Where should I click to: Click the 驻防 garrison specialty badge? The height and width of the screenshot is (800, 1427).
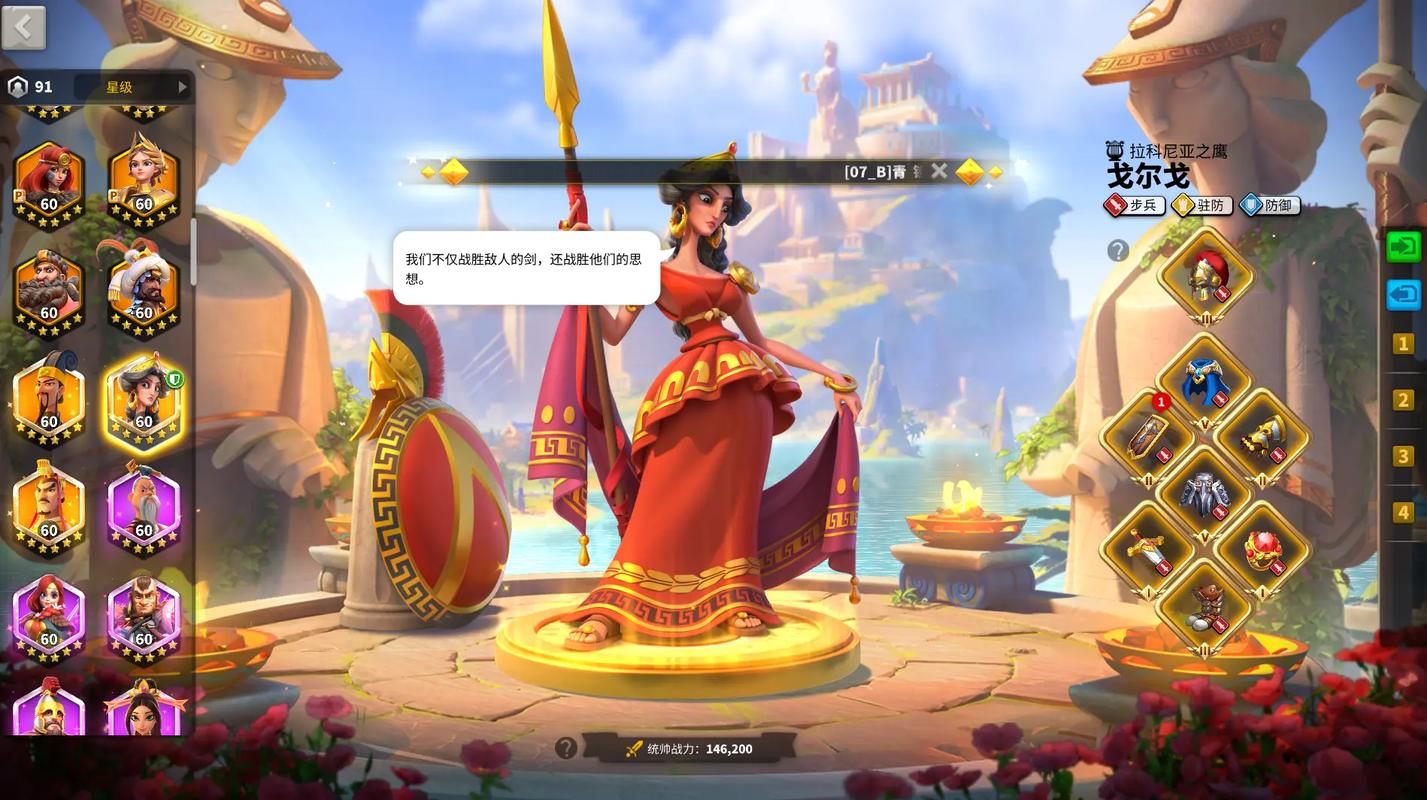pyautogui.click(x=1201, y=205)
